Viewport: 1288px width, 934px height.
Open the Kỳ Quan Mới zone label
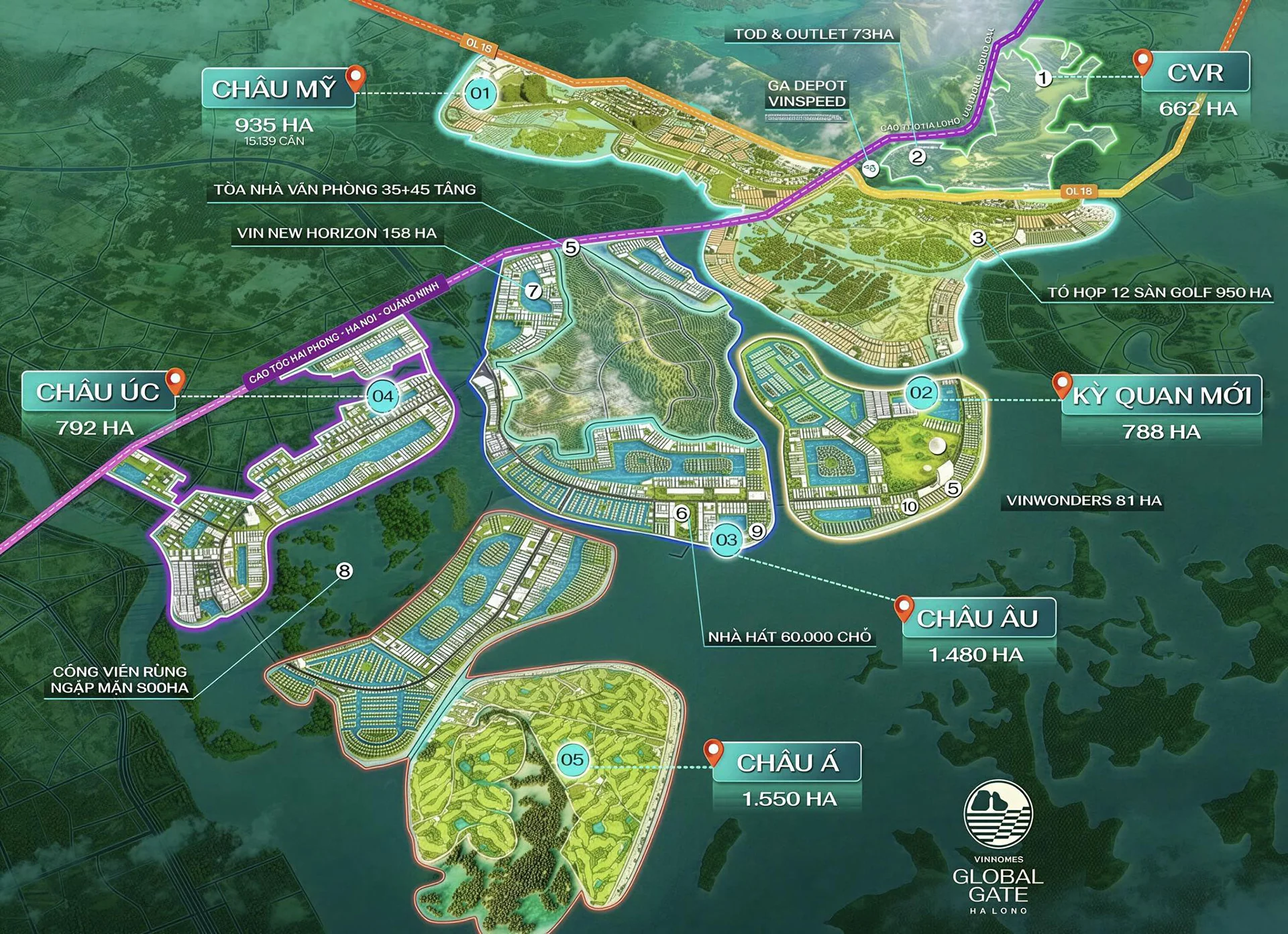(1161, 396)
